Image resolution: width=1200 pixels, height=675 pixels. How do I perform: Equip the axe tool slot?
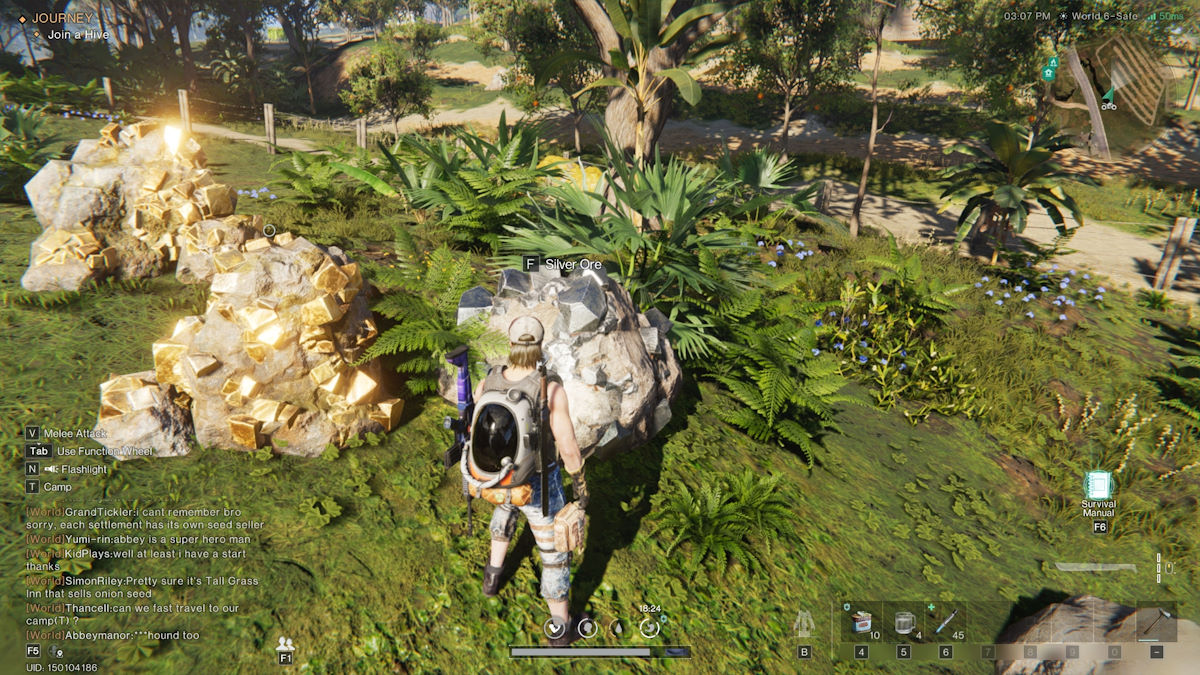[x=1156, y=624]
